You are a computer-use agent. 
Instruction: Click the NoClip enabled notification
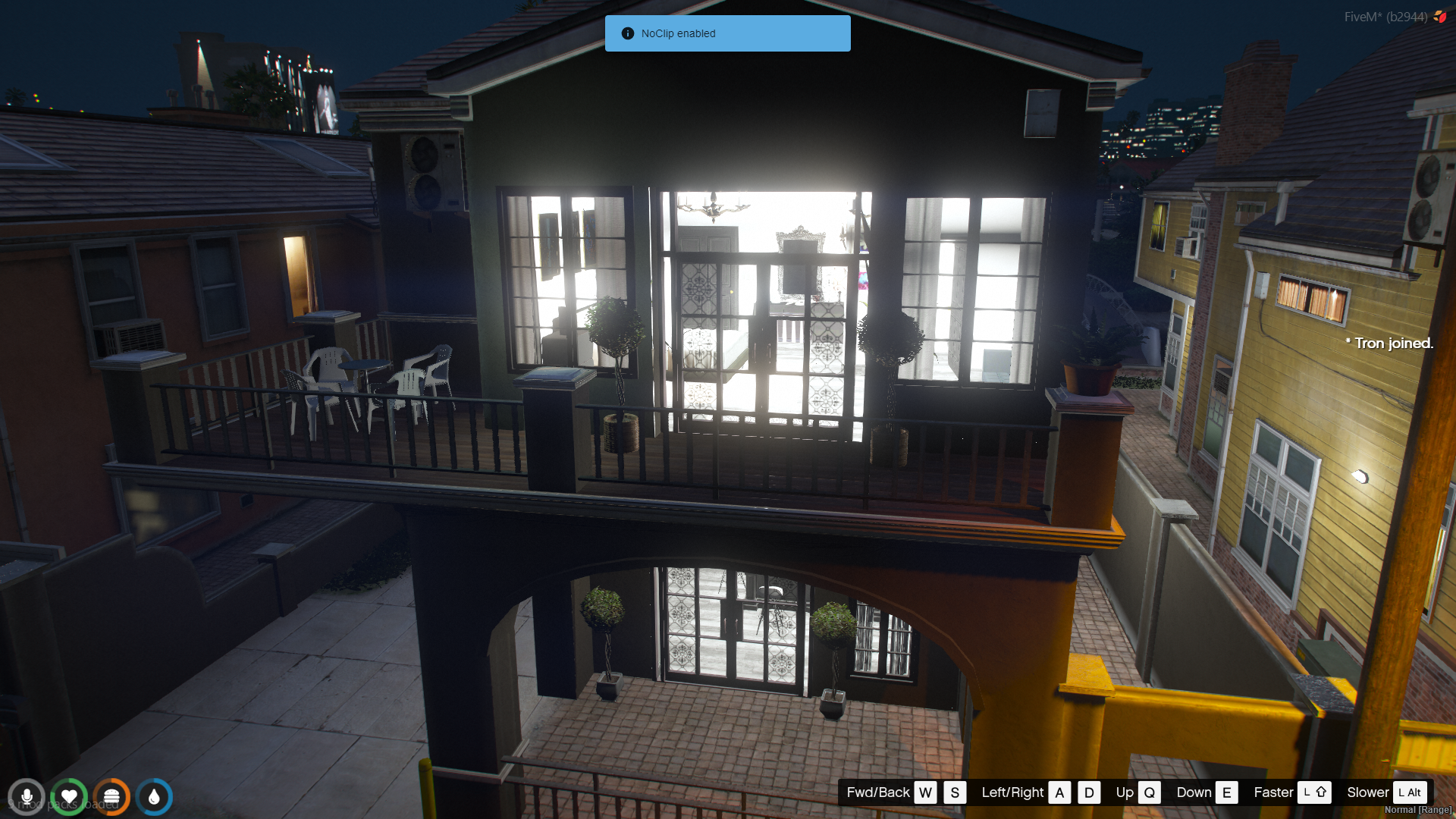point(727,33)
